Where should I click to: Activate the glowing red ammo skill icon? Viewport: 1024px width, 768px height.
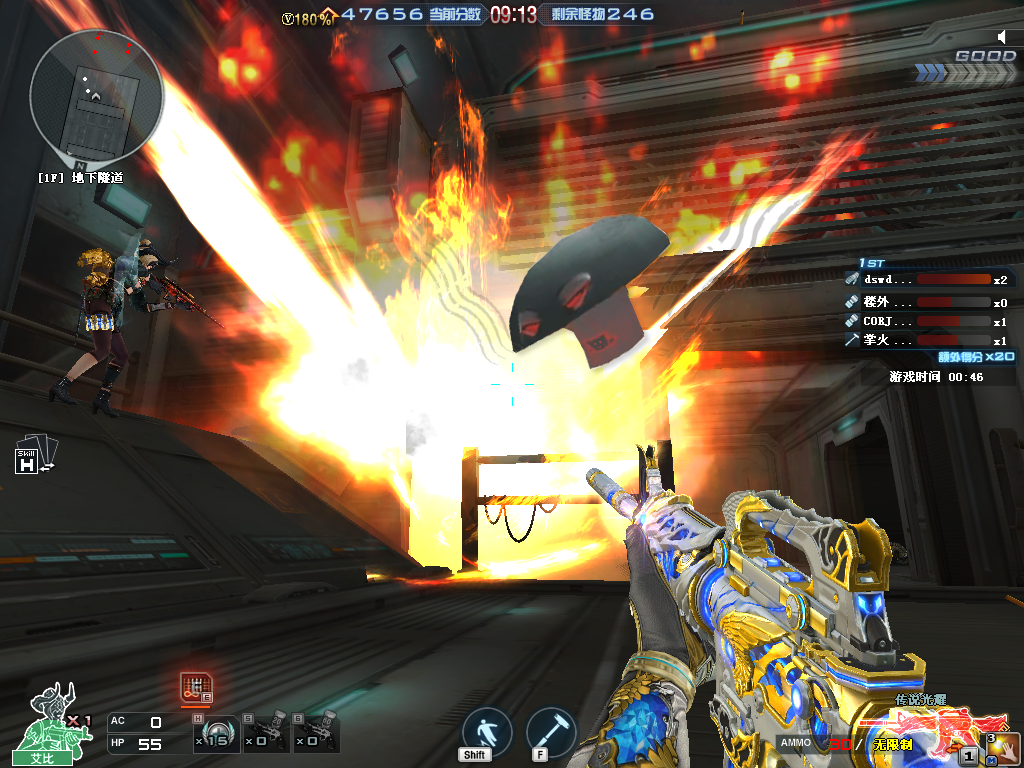coord(195,687)
